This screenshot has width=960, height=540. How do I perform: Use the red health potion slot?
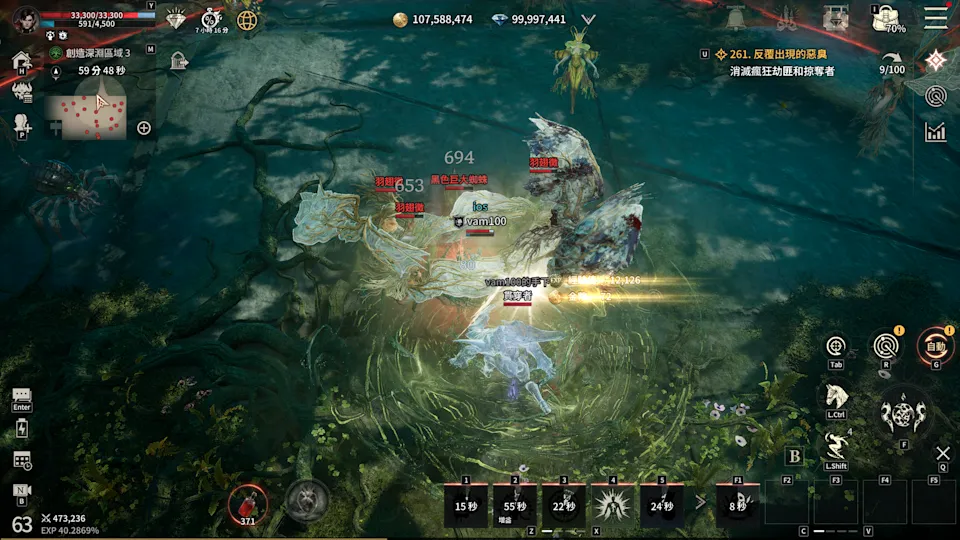tap(247, 502)
